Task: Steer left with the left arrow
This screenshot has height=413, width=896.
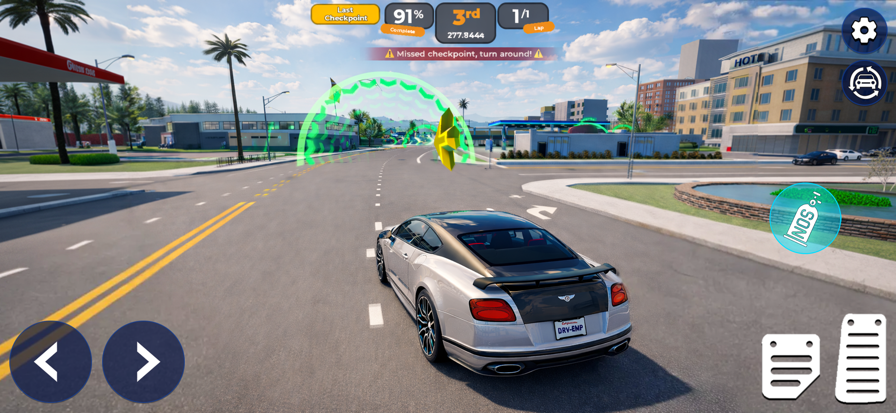Action: click(x=50, y=361)
